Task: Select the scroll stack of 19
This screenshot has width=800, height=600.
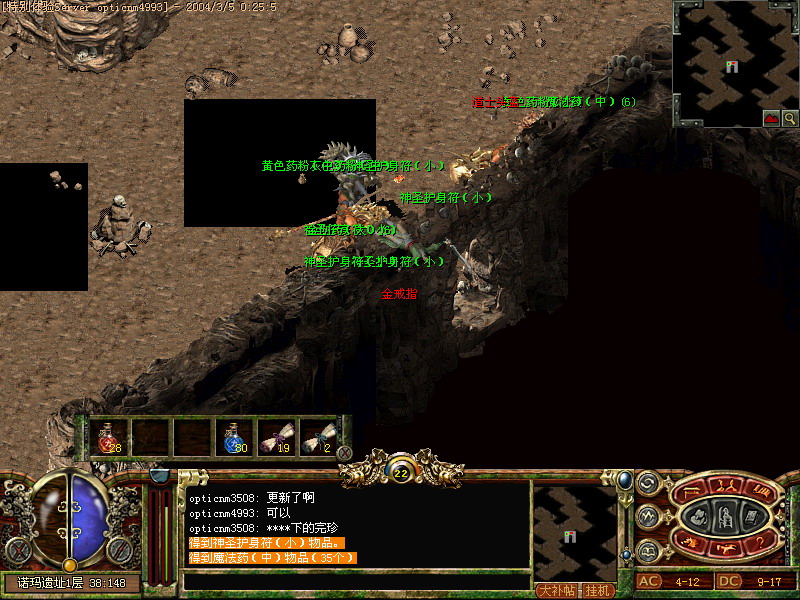Action: coord(277,437)
